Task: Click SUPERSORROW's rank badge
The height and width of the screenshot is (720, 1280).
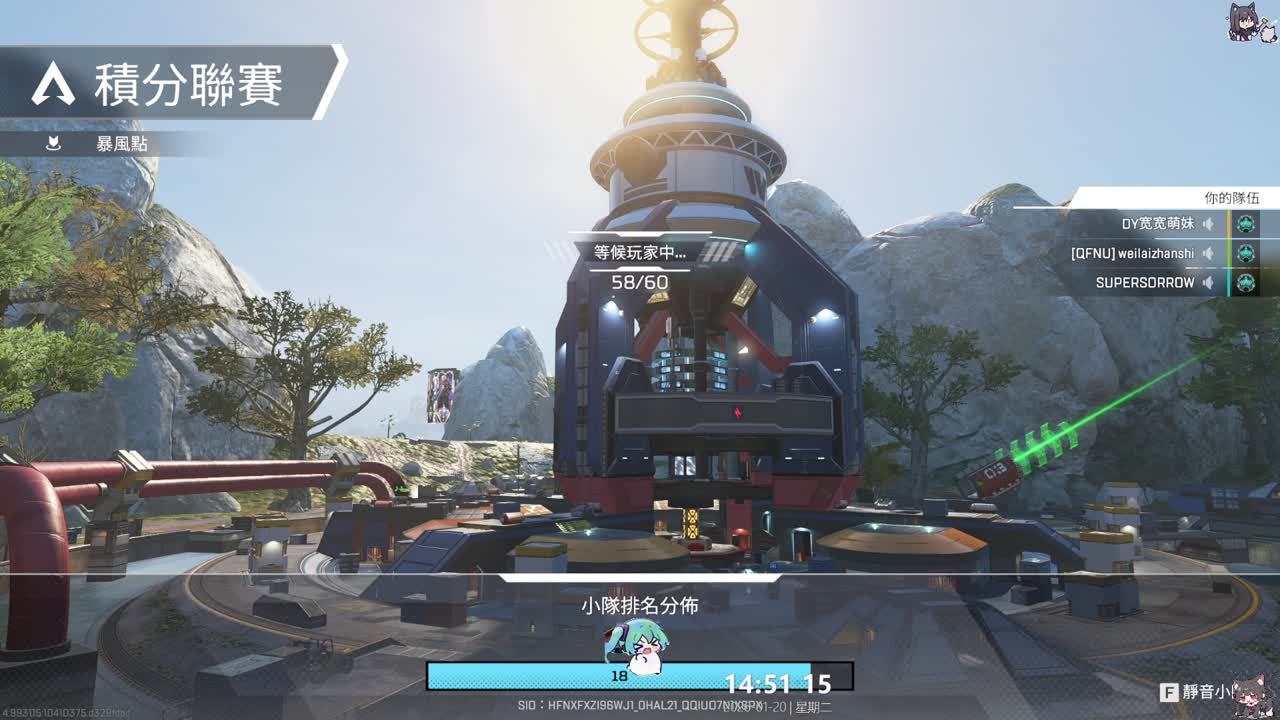Action: [x=1245, y=283]
